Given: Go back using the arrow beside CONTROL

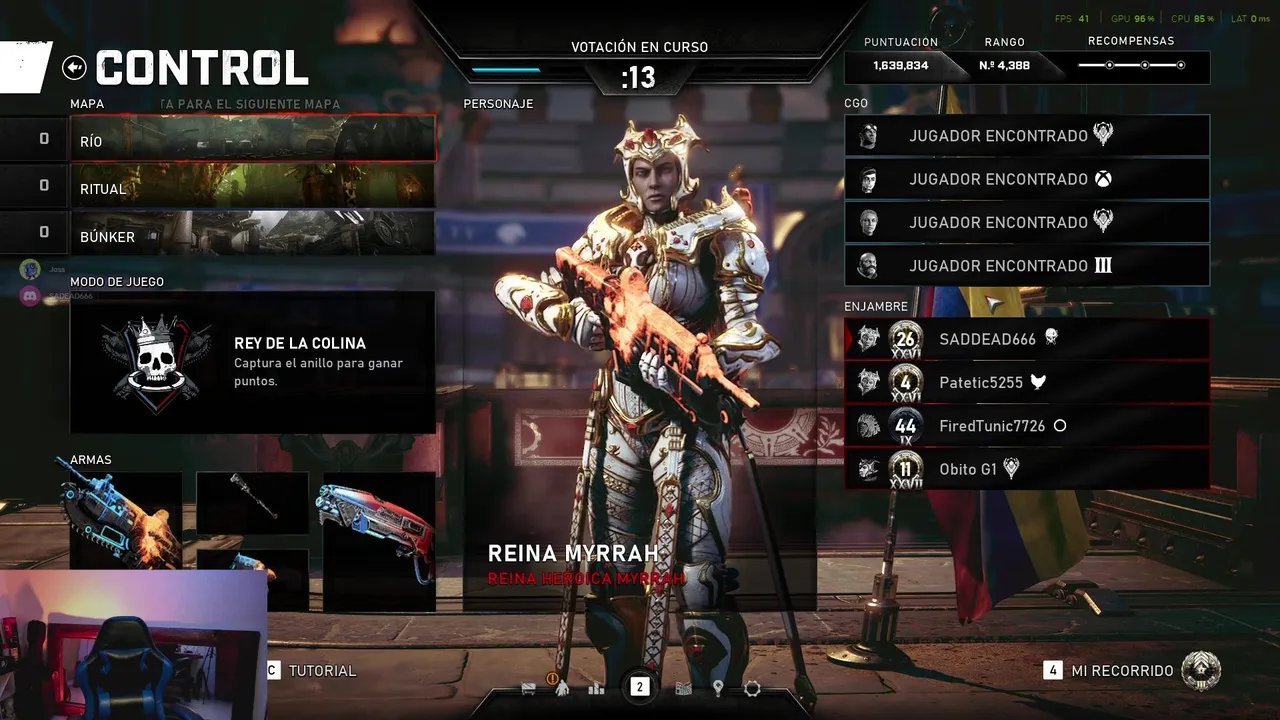Looking at the screenshot, I should [x=74, y=67].
